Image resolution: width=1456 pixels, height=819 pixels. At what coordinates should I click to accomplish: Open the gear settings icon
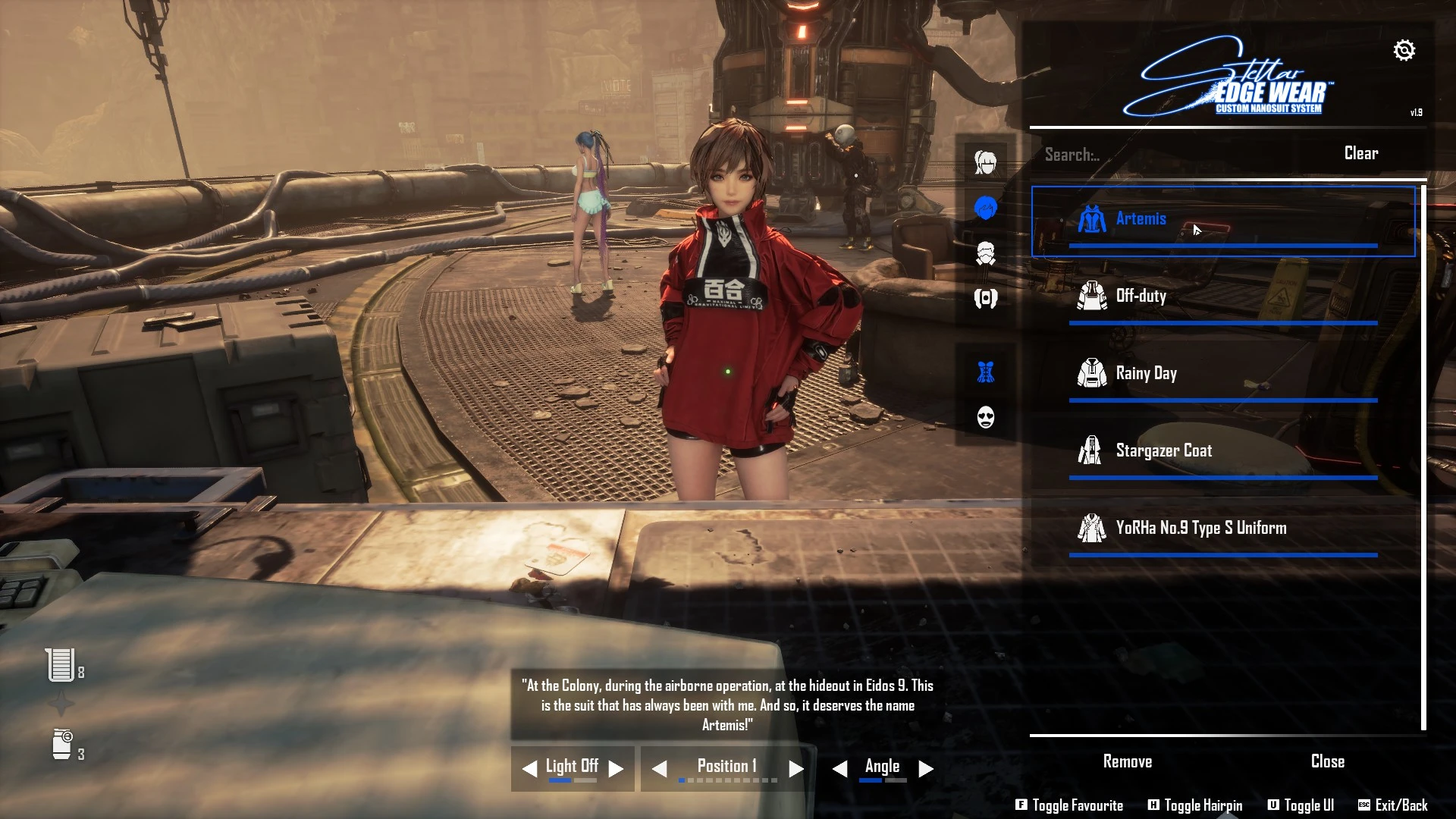[1404, 51]
